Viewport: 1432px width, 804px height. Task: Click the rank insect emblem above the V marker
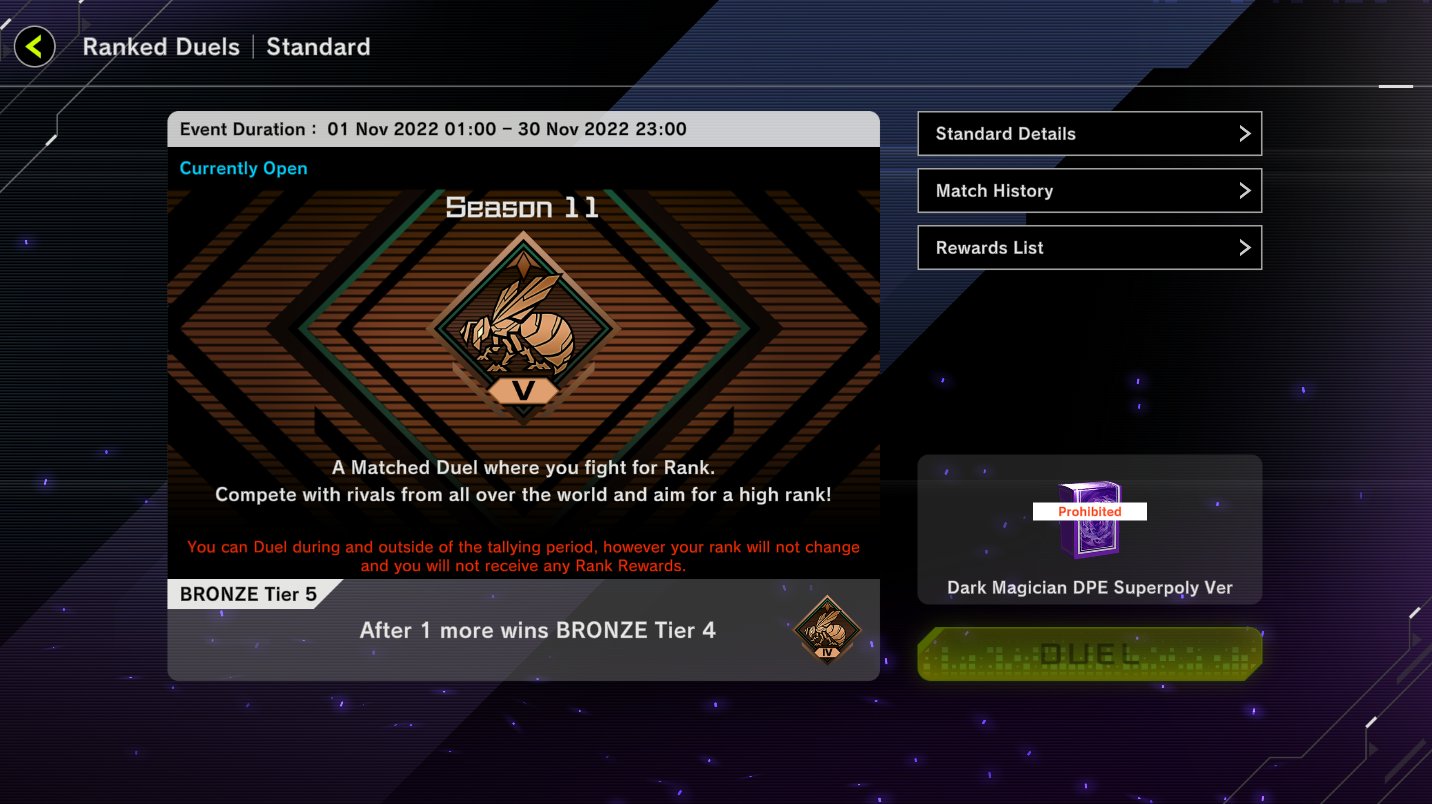[522, 330]
